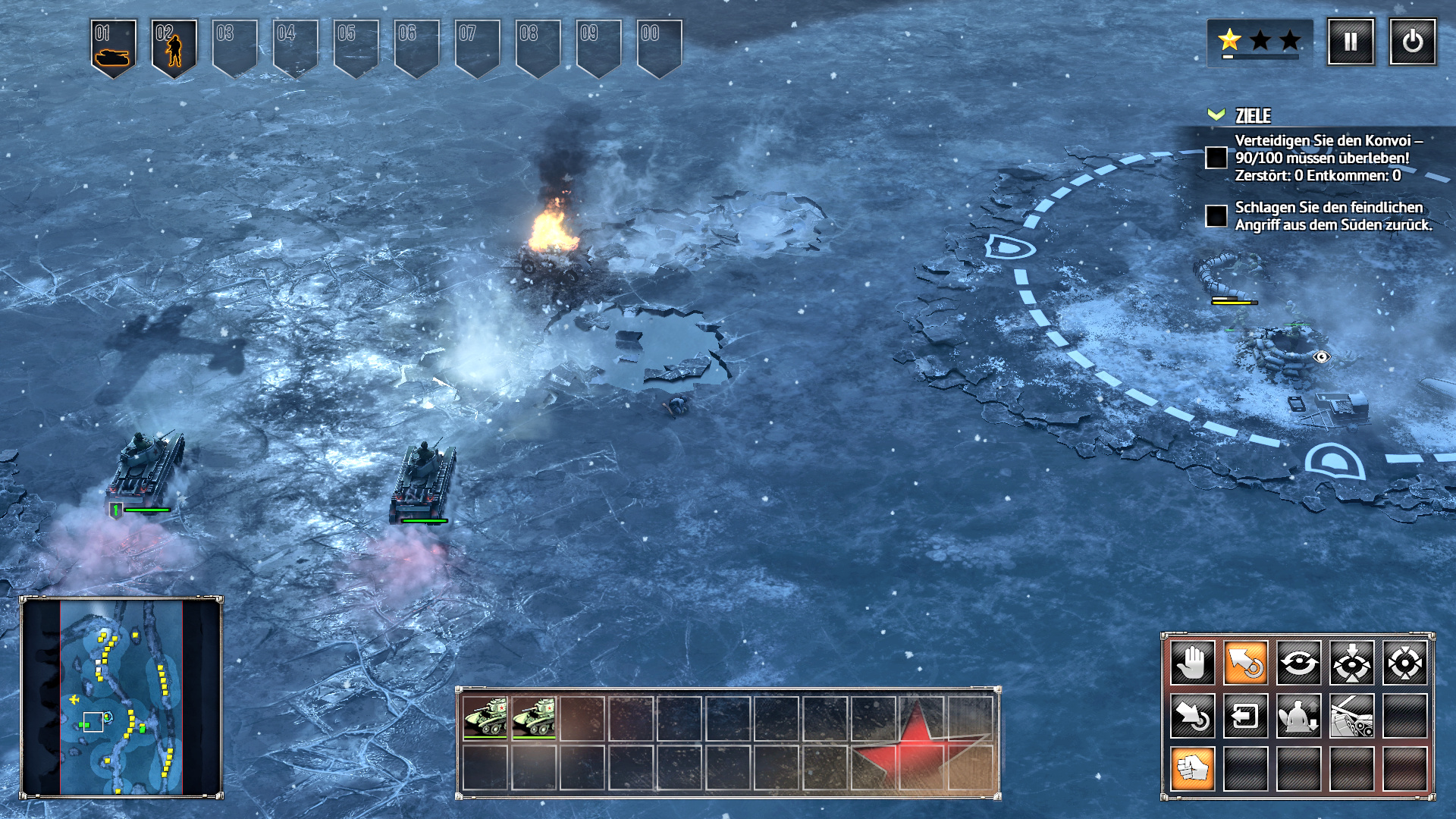
Task: Click the exit-vehicle box arrow command
Action: (1245, 716)
